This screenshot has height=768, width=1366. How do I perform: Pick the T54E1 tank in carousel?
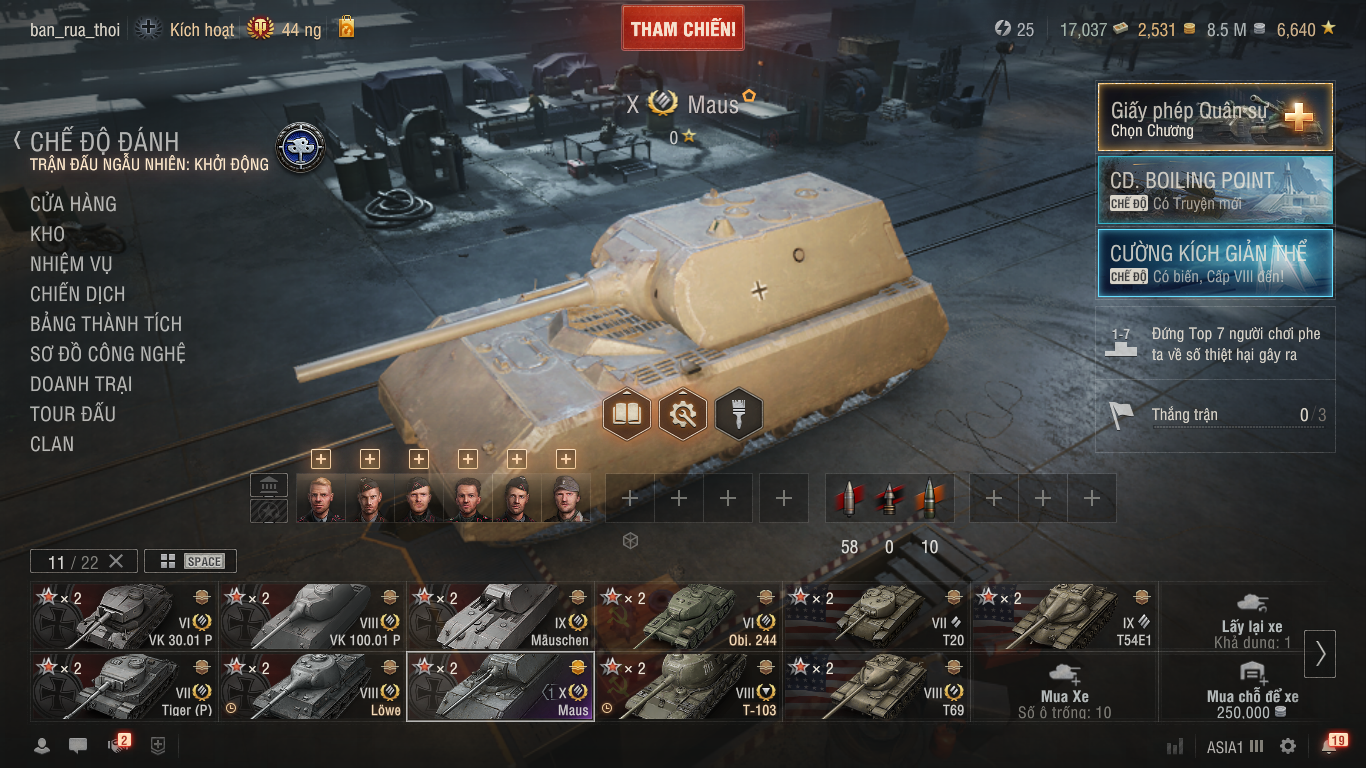(x=1064, y=616)
